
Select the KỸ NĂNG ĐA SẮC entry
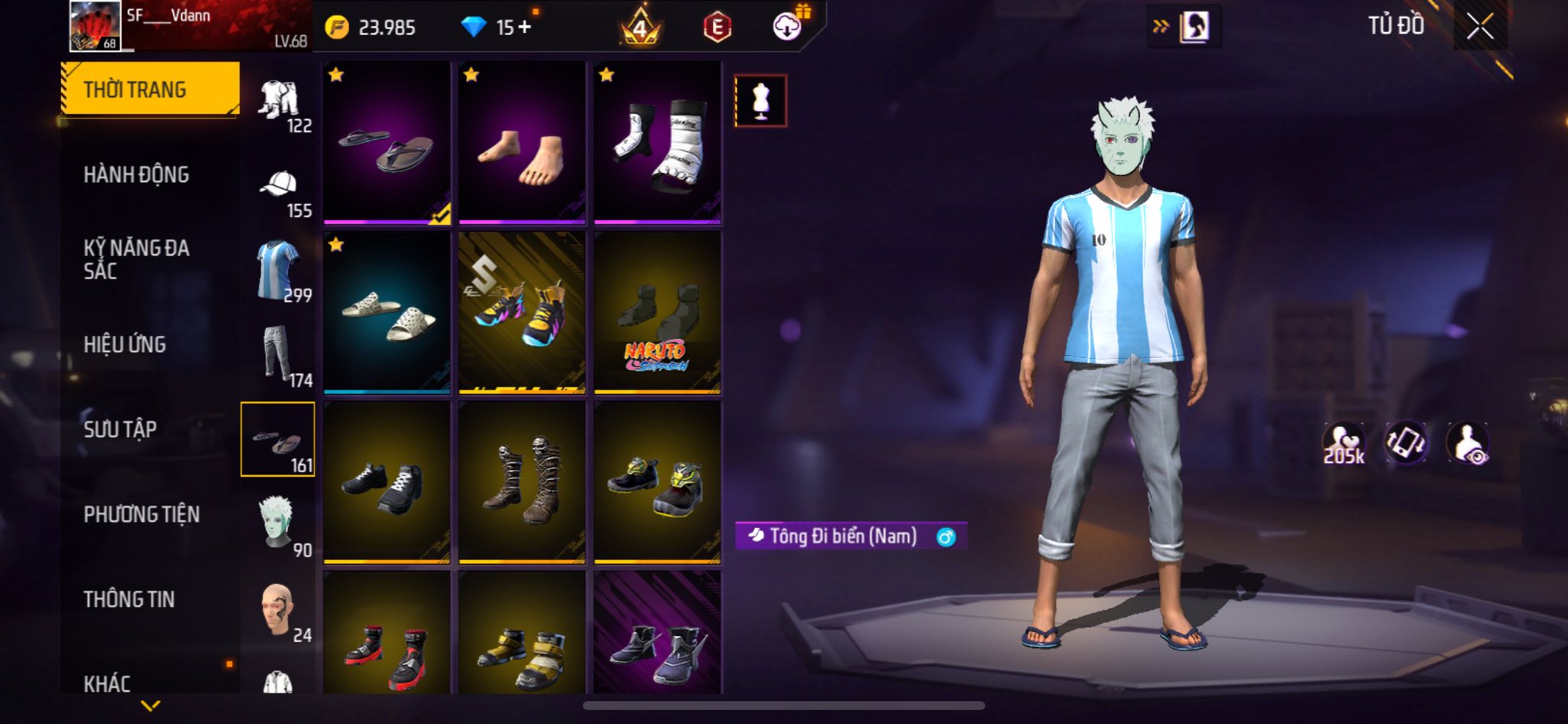(136, 259)
